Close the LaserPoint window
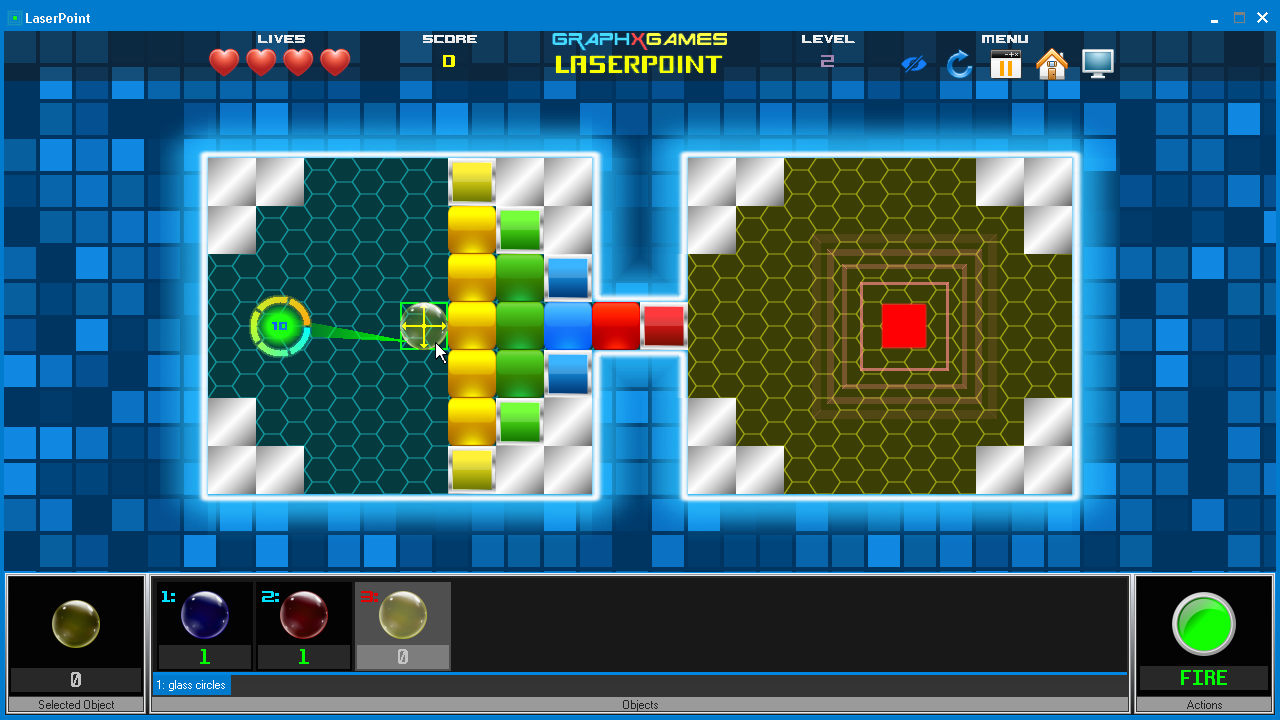This screenshot has width=1280, height=720. coord(1262,18)
